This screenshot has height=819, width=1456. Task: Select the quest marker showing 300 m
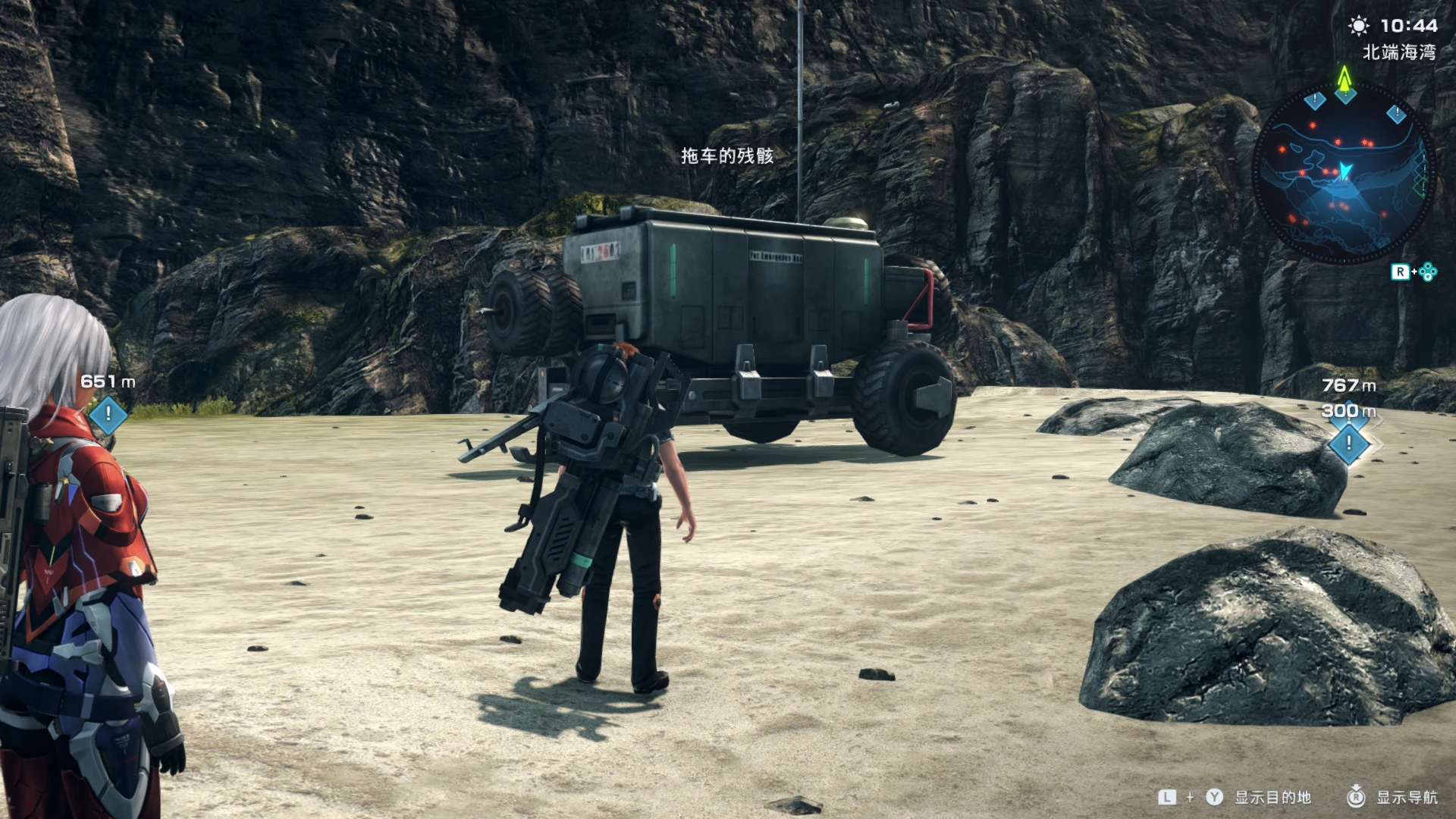1349,442
